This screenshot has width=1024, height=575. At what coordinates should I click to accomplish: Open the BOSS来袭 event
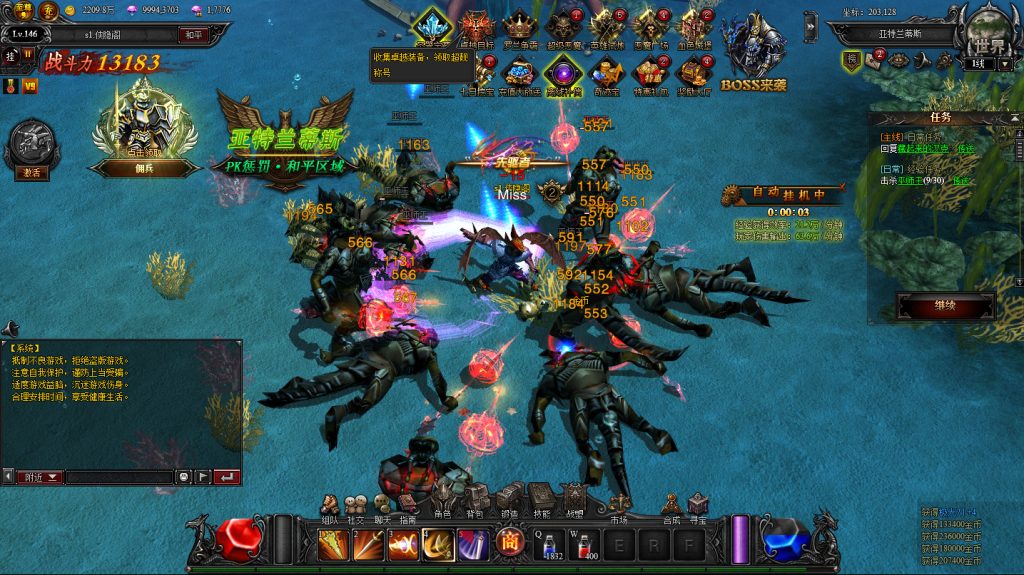point(753,52)
